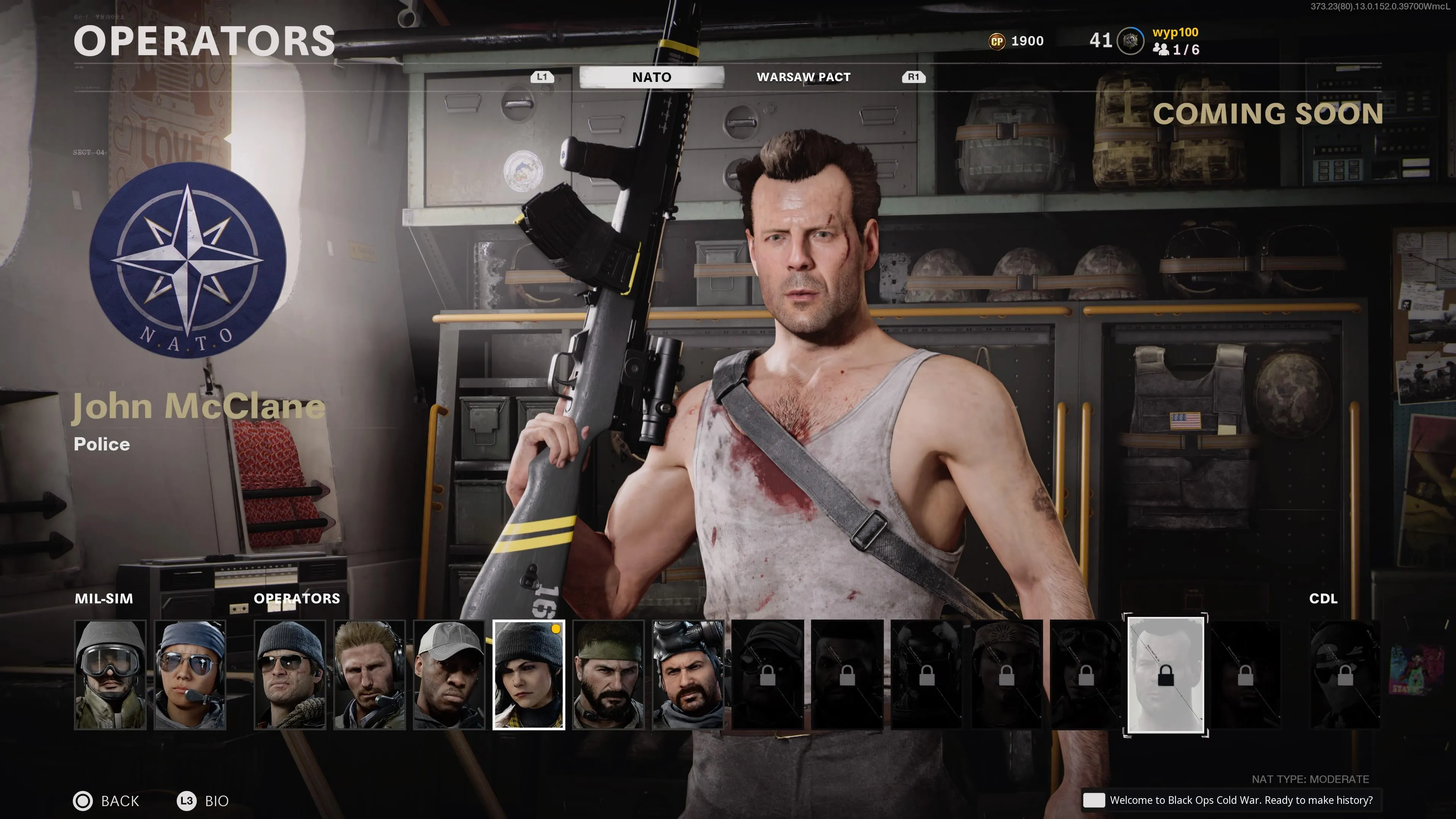The image size is (1456, 819).
Task: Select the operator in the gray baseball cap
Action: point(449,674)
